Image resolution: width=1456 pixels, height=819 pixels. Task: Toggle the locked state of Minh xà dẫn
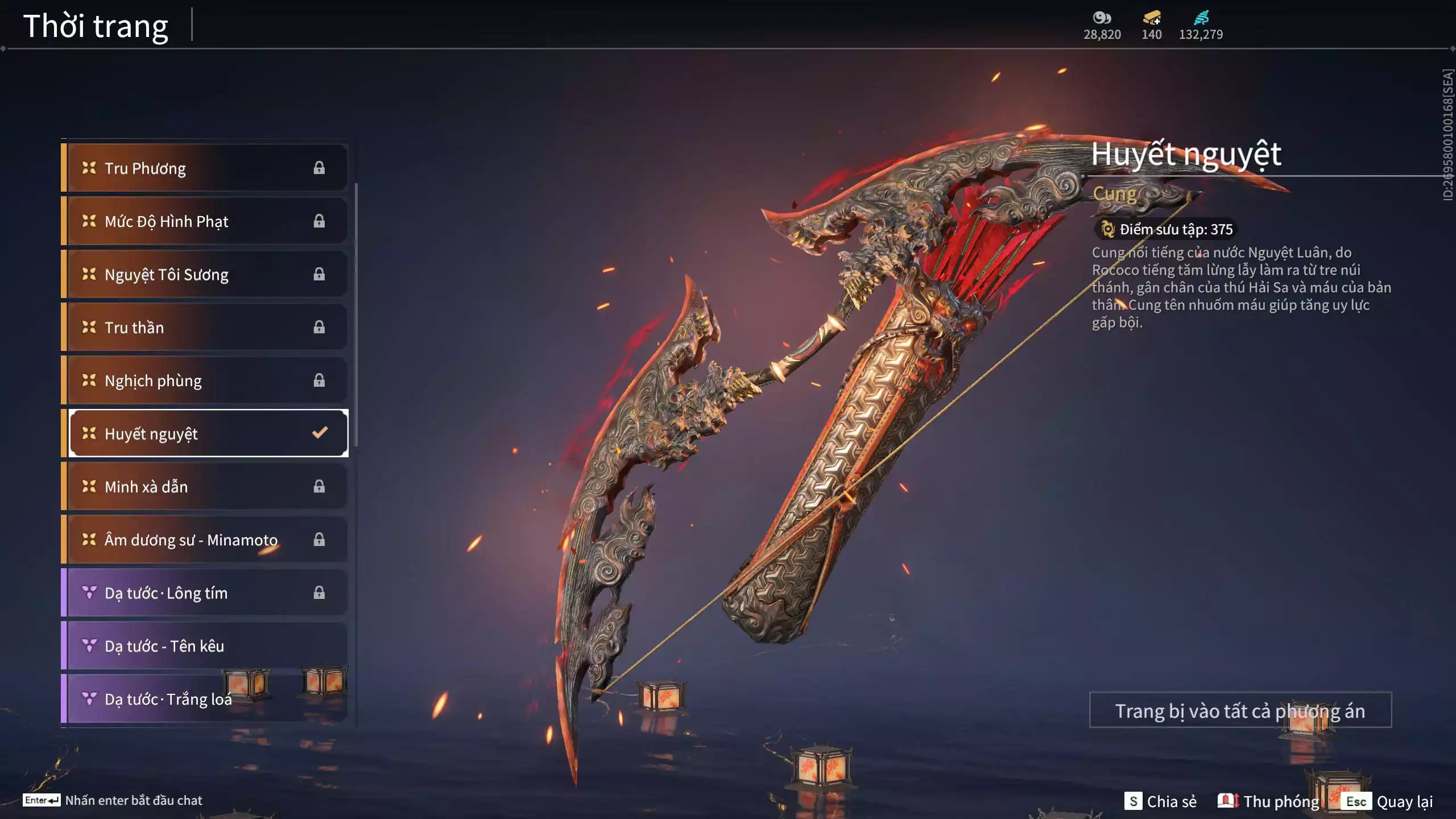pyautogui.click(x=319, y=486)
